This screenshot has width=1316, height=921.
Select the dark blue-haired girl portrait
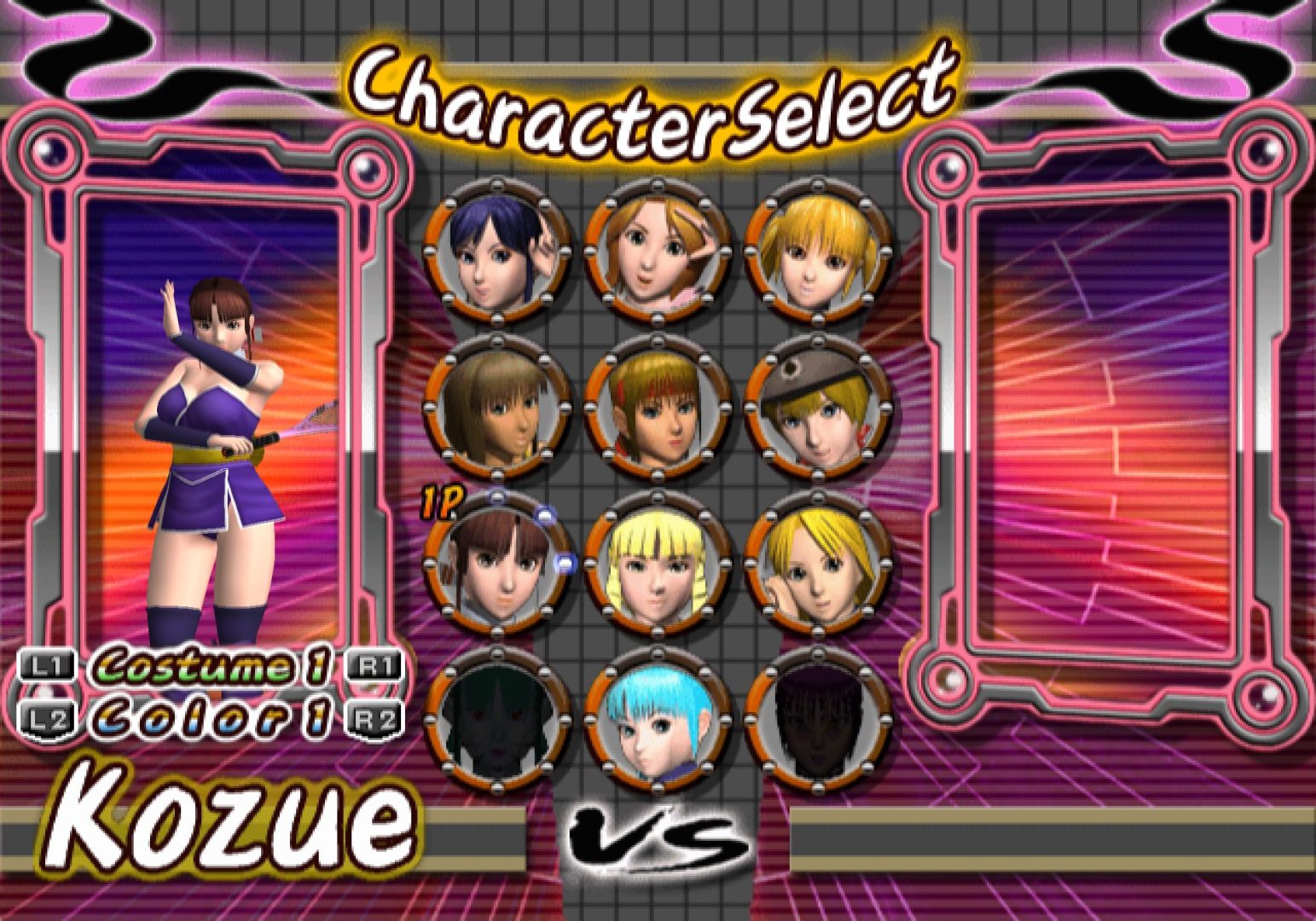click(x=496, y=252)
